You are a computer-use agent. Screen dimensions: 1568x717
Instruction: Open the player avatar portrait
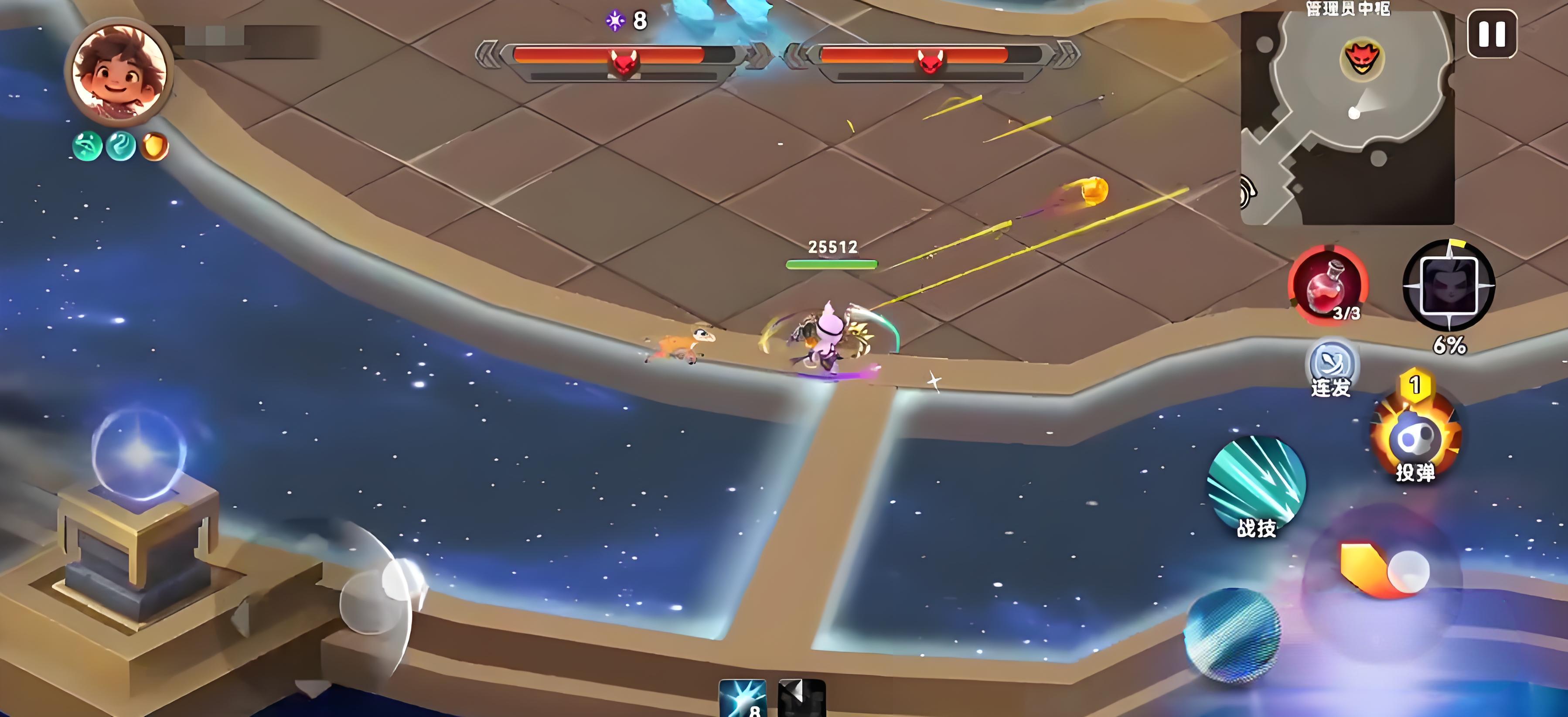pos(119,71)
